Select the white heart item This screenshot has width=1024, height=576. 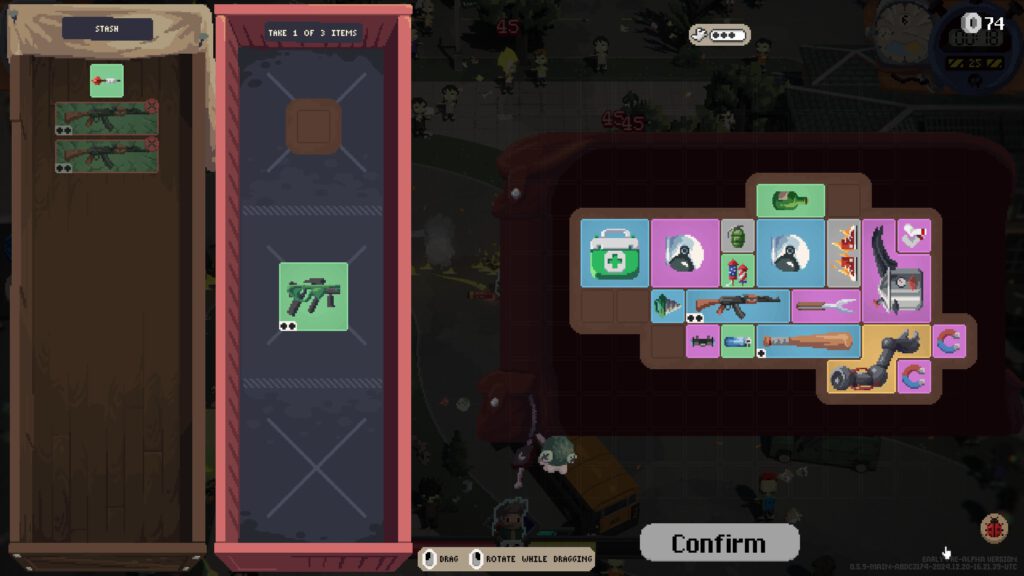(913, 235)
